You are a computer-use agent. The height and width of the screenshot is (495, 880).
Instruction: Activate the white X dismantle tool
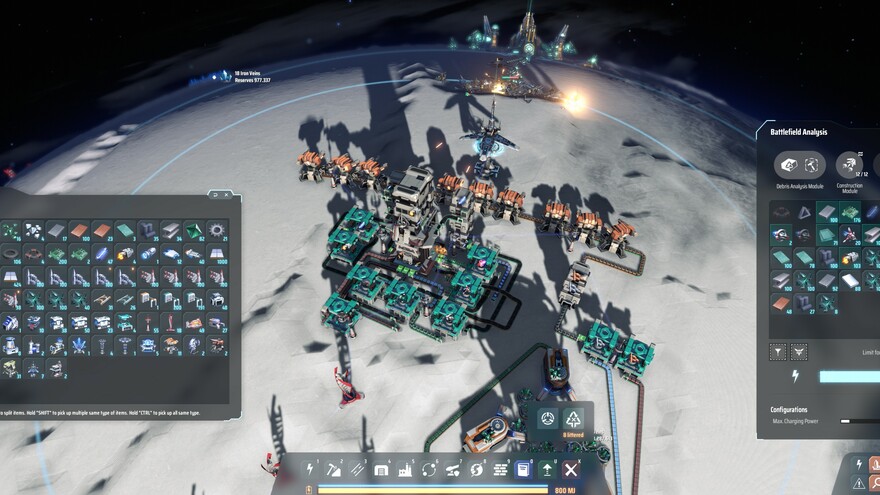point(571,469)
